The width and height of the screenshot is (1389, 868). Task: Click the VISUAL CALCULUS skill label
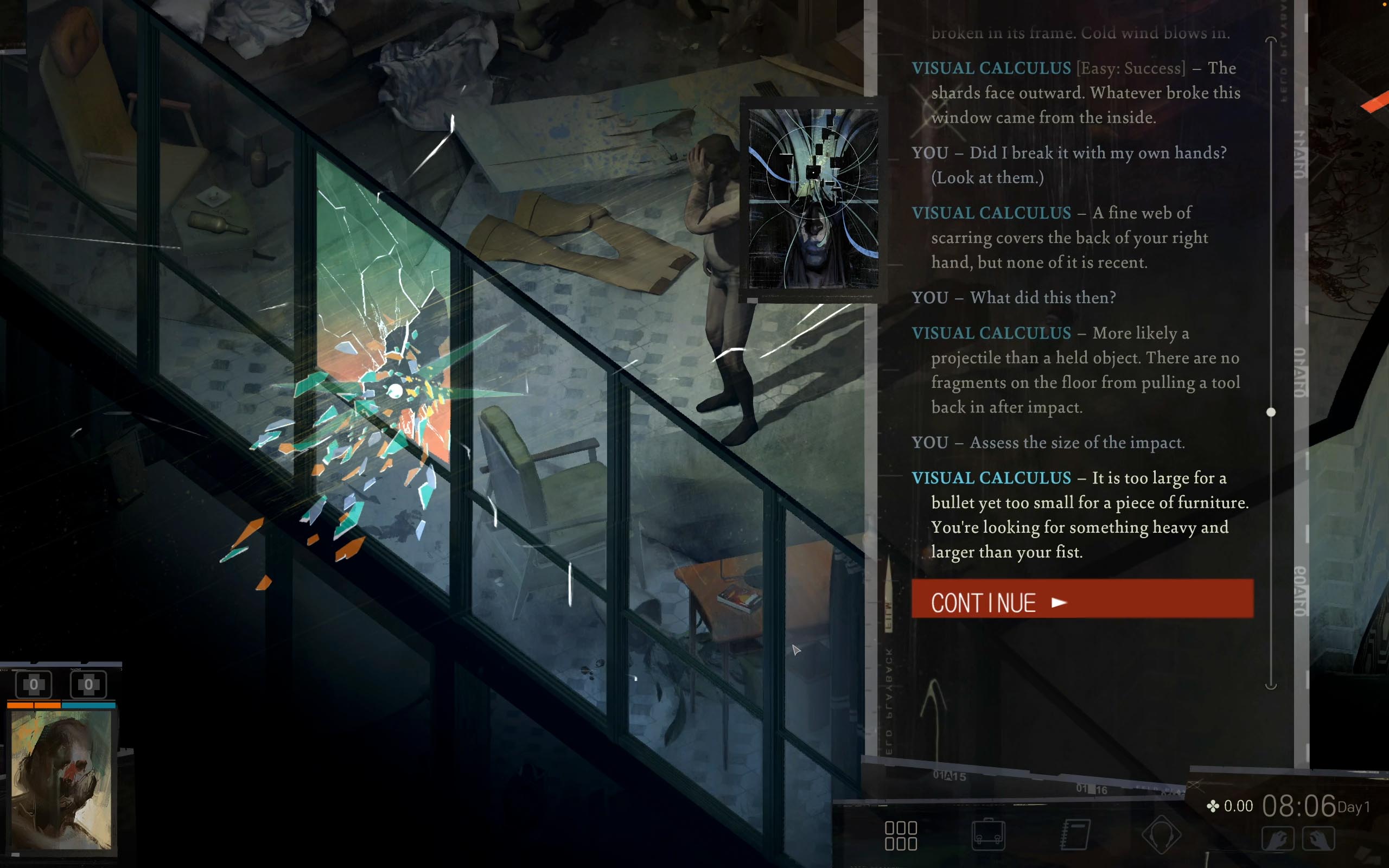pyautogui.click(x=990, y=68)
